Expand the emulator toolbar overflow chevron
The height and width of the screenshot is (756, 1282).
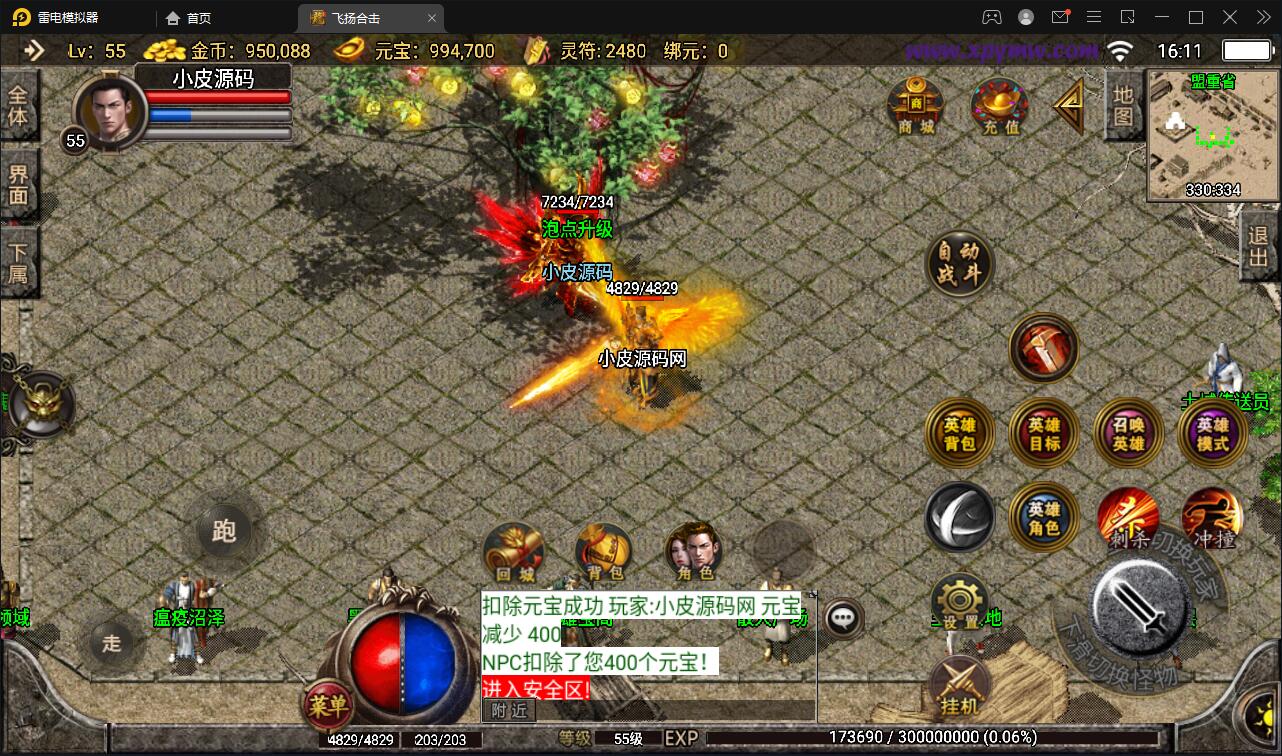1262,17
